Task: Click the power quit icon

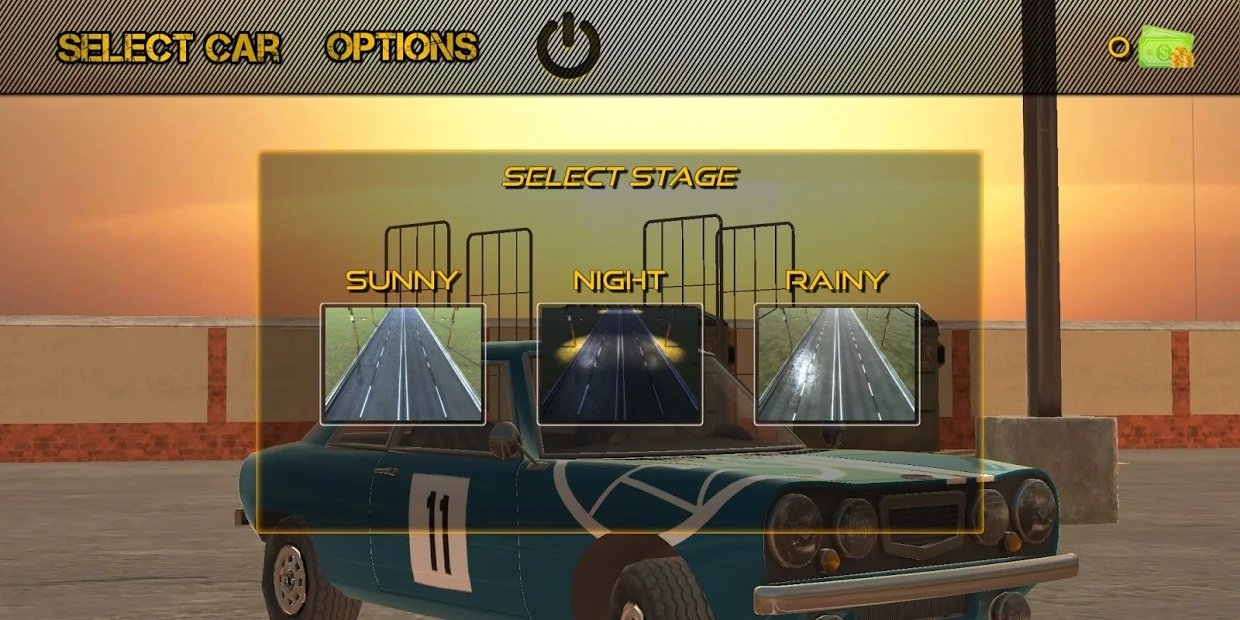Action: pos(568,46)
